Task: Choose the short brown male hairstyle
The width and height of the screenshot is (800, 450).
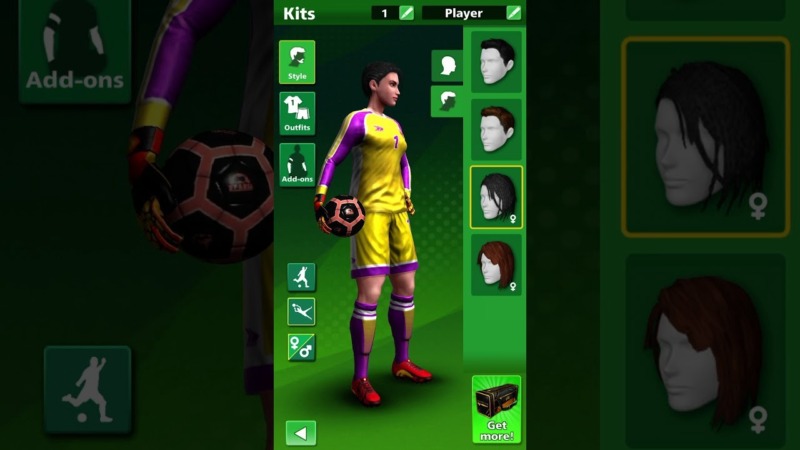Action: [x=496, y=130]
